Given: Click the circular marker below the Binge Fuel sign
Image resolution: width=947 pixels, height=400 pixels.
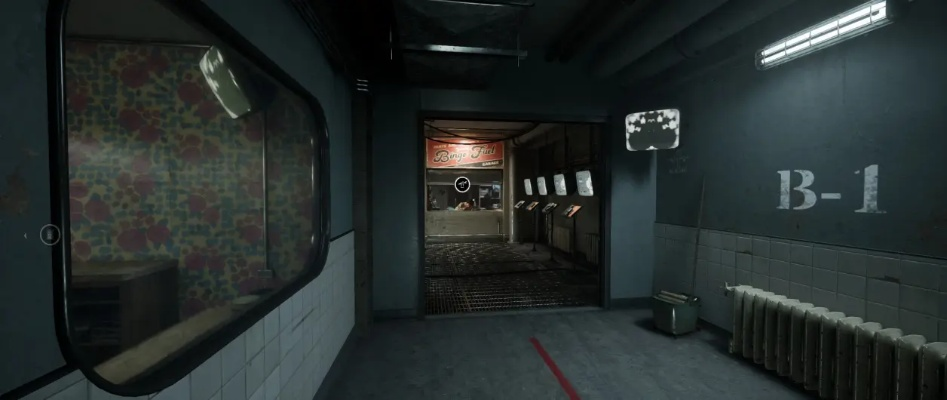Looking at the screenshot, I should pos(463,184).
